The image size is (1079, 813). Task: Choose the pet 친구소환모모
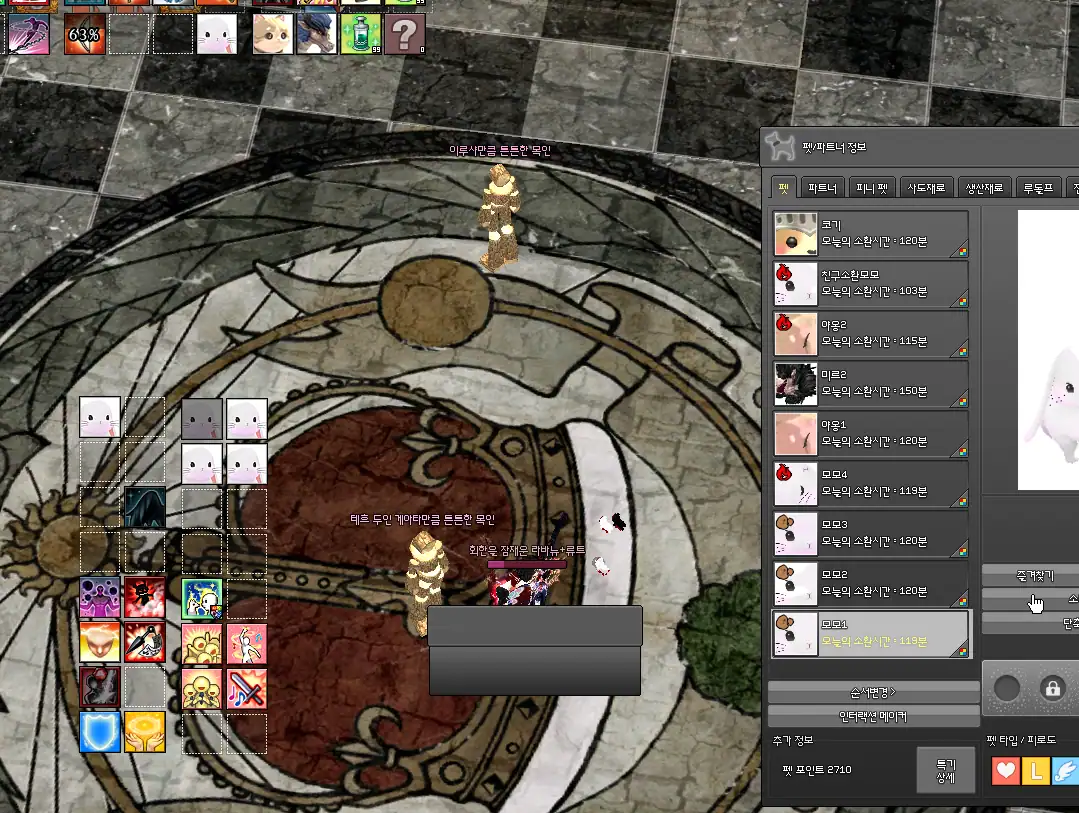(870, 284)
